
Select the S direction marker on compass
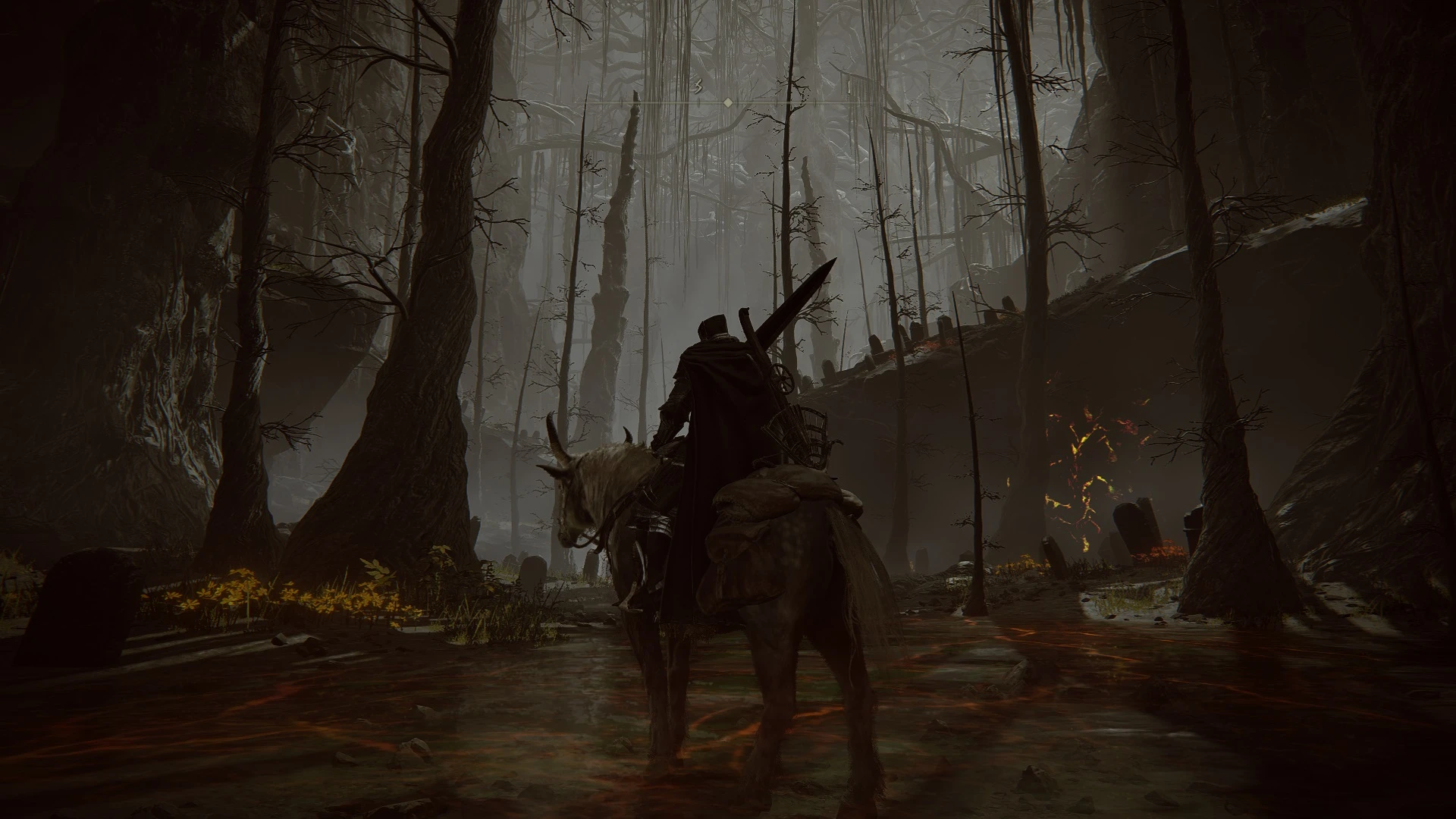tap(697, 86)
